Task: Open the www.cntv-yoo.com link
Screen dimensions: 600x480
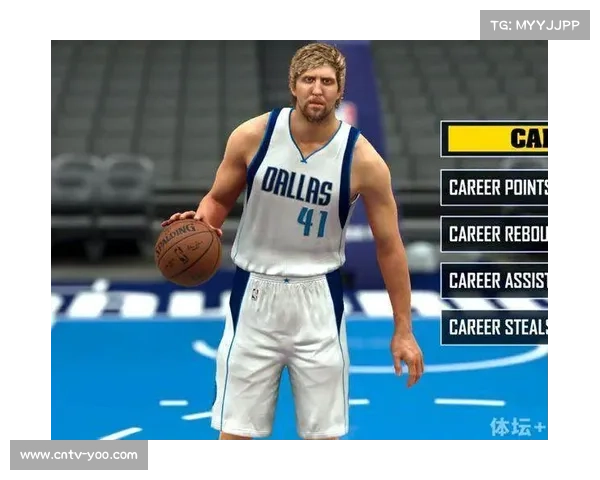Action: [79, 455]
